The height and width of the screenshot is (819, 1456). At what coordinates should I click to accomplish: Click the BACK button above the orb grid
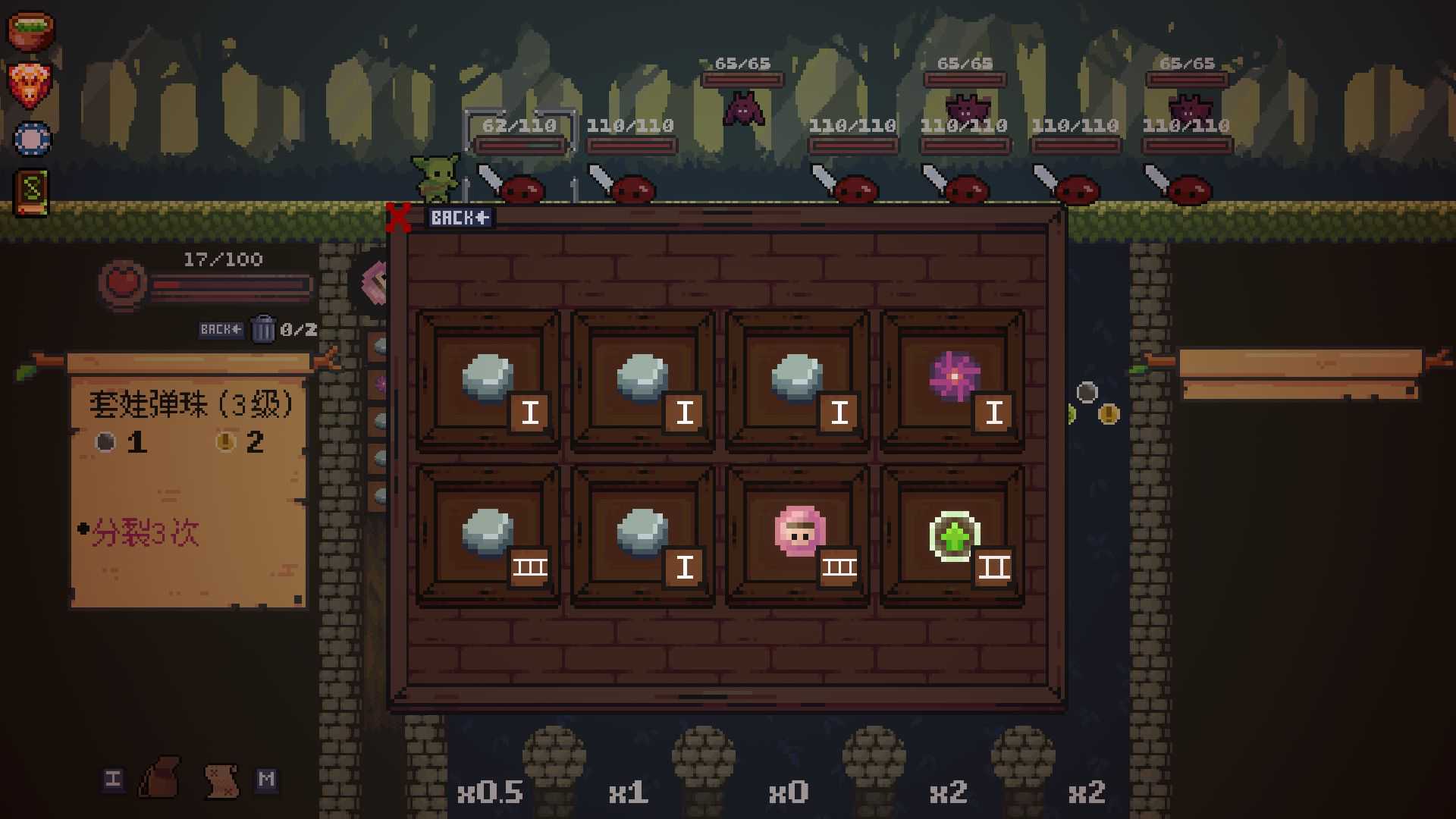pos(460,218)
